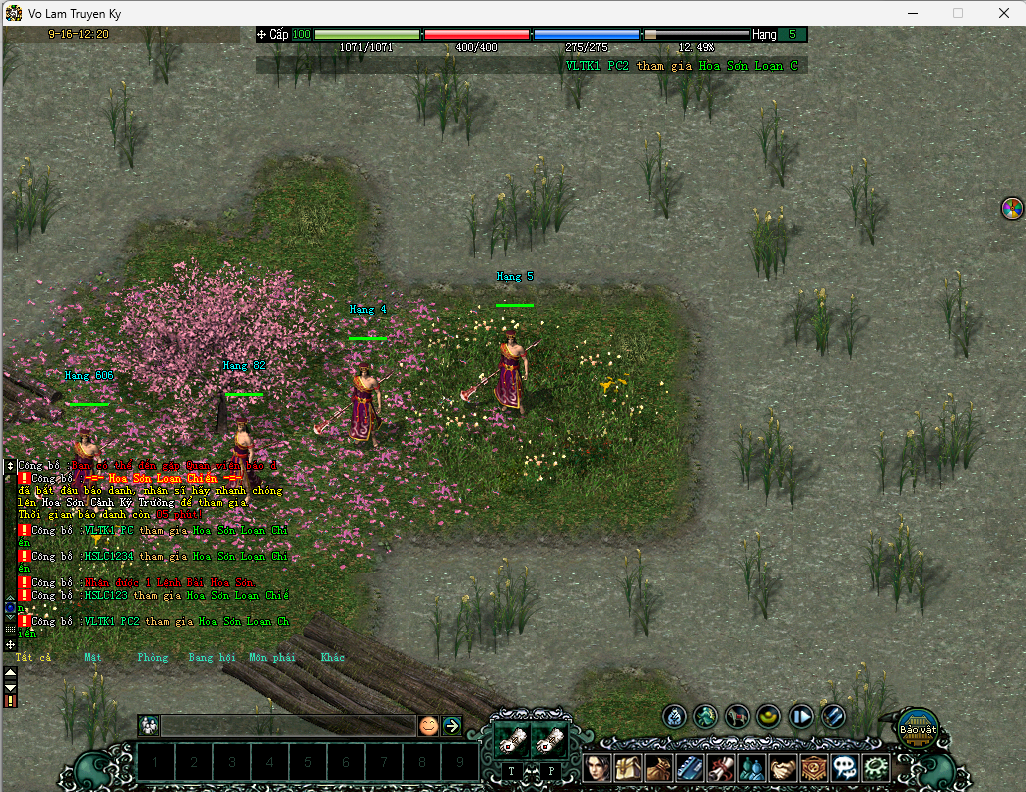Activate the meditating figure sit button

pyautogui.click(x=706, y=716)
